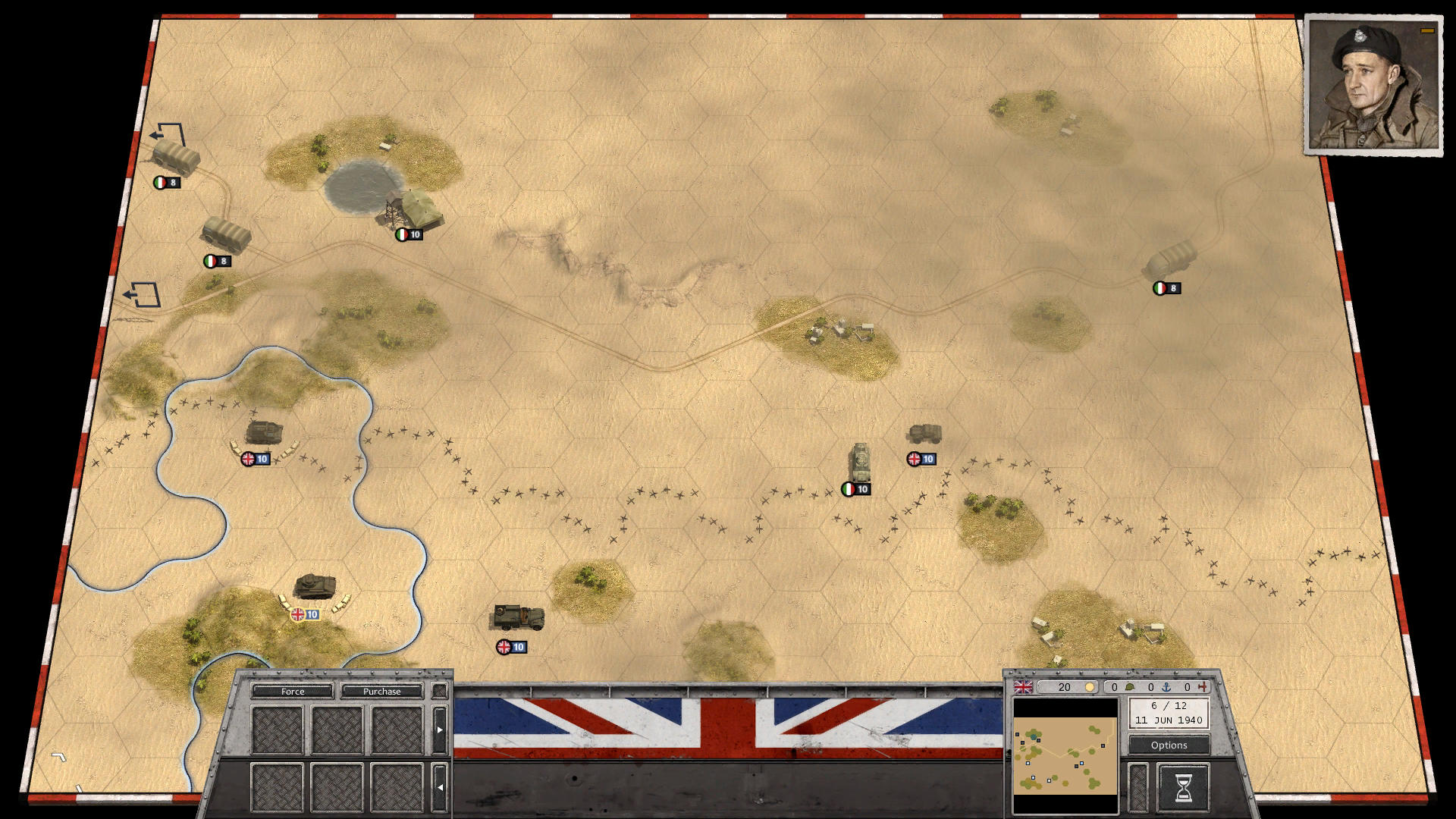The image size is (1456, 819).
Task: Click the anchor naval points icon
Action: [x=1166, y=686]
